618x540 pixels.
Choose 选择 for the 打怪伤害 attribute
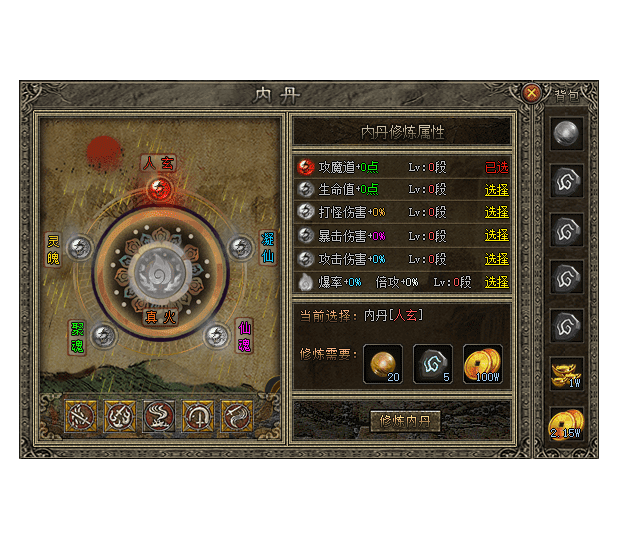pyautogui.click(x=496, y=213)
